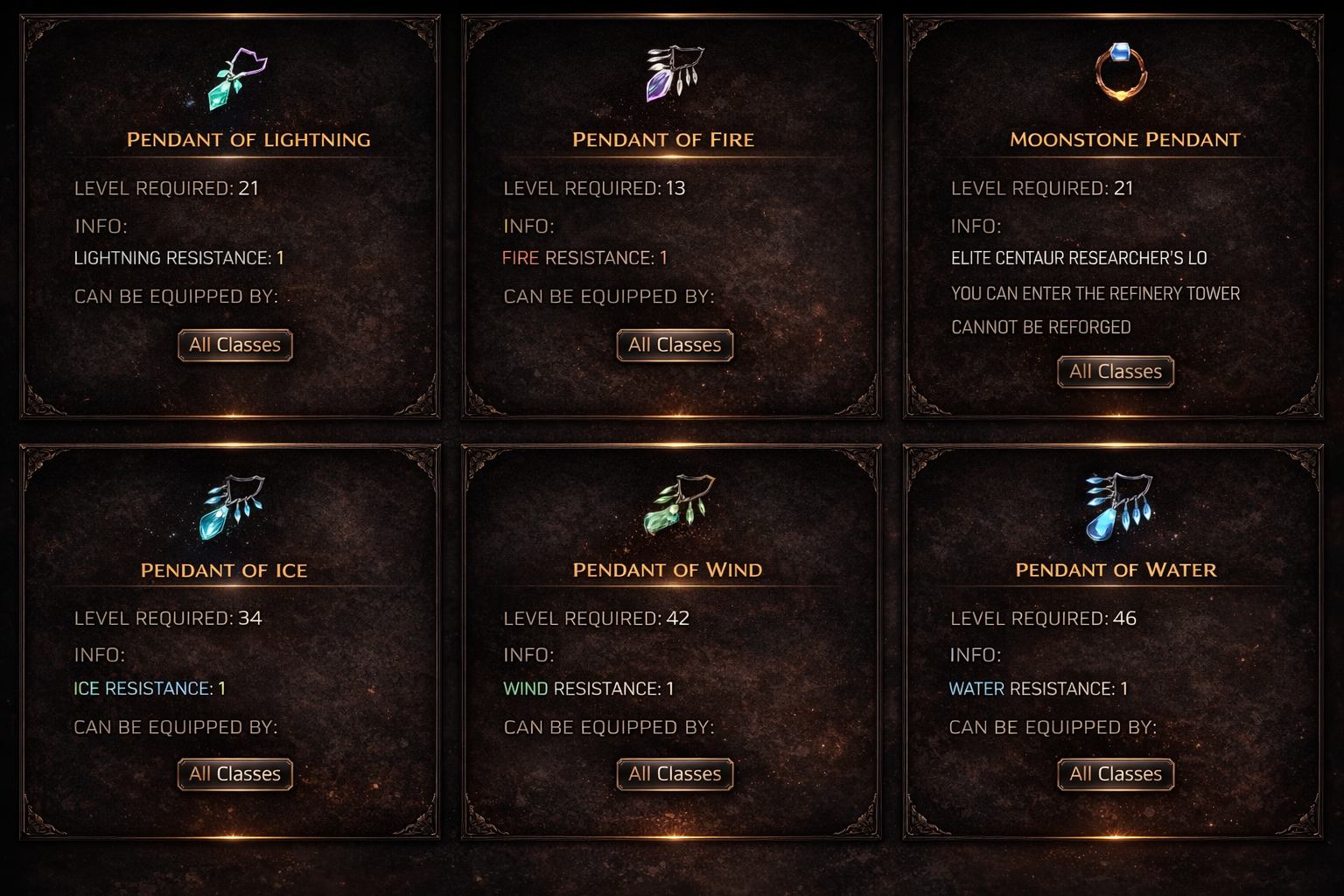Click All Classes under Pendant of Water

[1116, 774]
